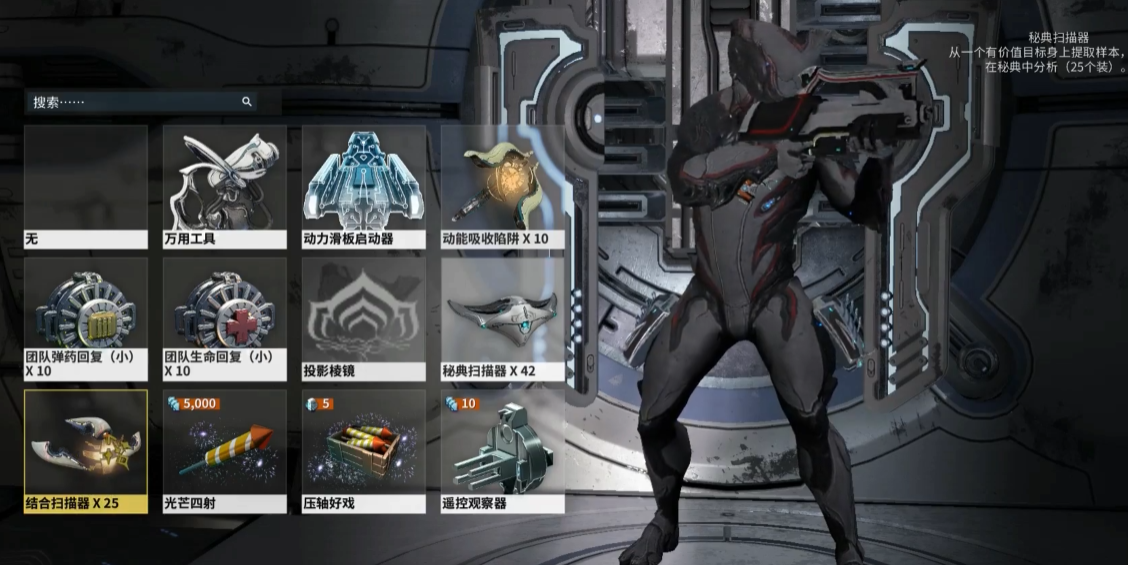Equip the 秘典扫描器 X 42 item
Screen dimensions: 1128x565
[503, 318]
